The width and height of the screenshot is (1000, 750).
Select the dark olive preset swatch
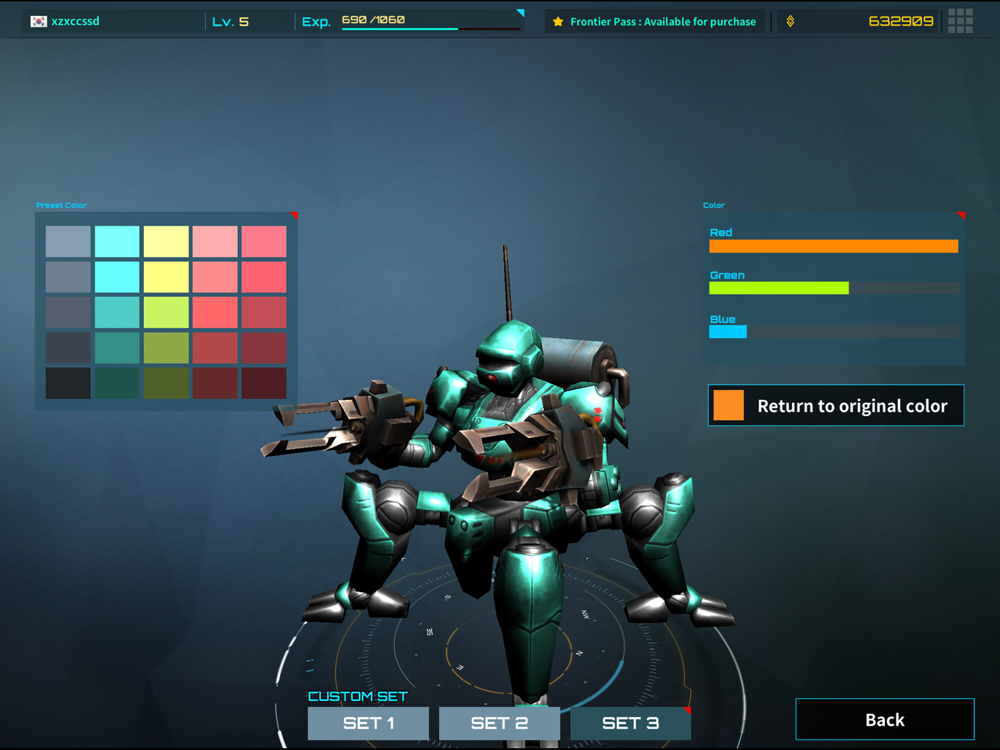166,383
